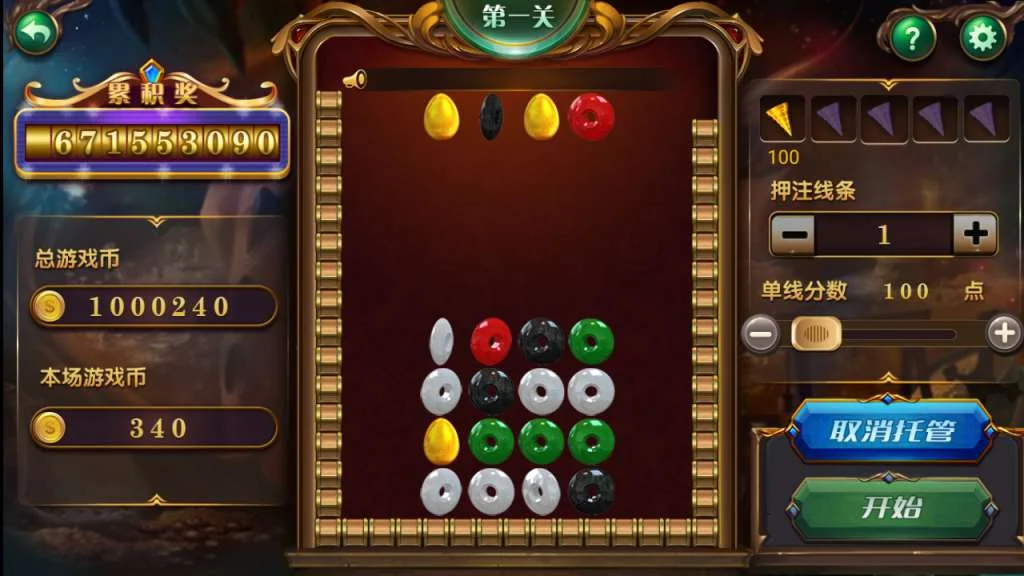Viewport: 1024px width, 576px height.
Task: Raise single-line score with round plus
Action: [1003, 334]
